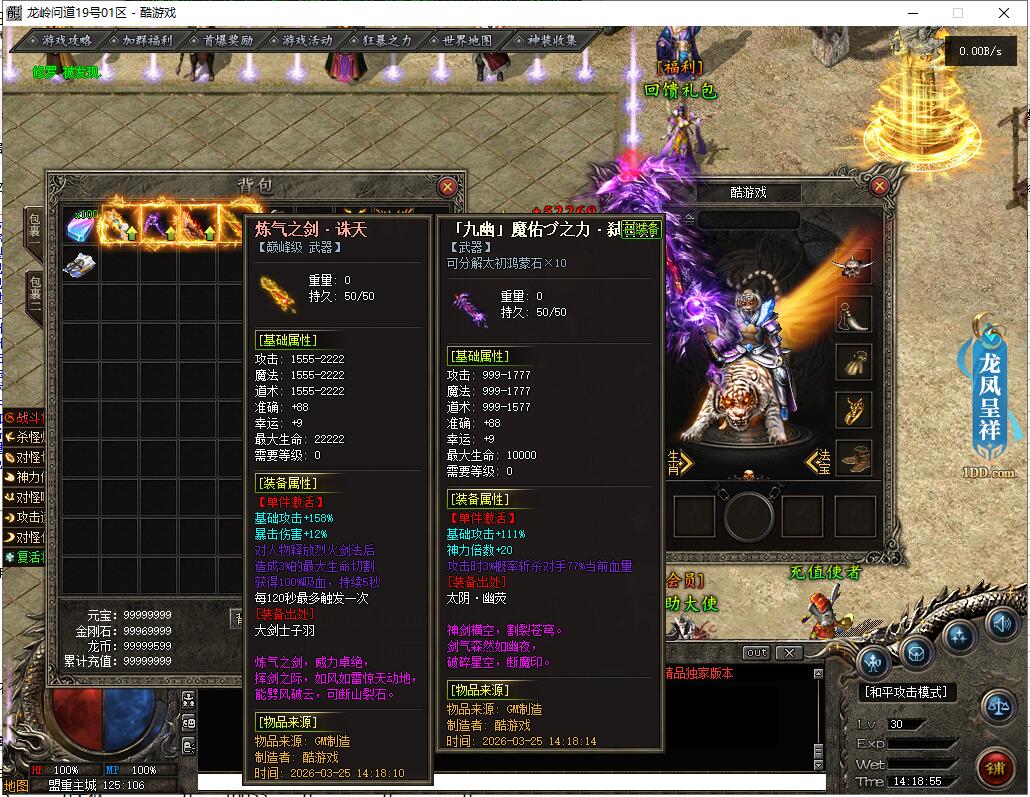The height and width of the screenshot is (797, 1030).
Task: Open the 加群福利 group benefits menu
Action: (x=147, y=41)
